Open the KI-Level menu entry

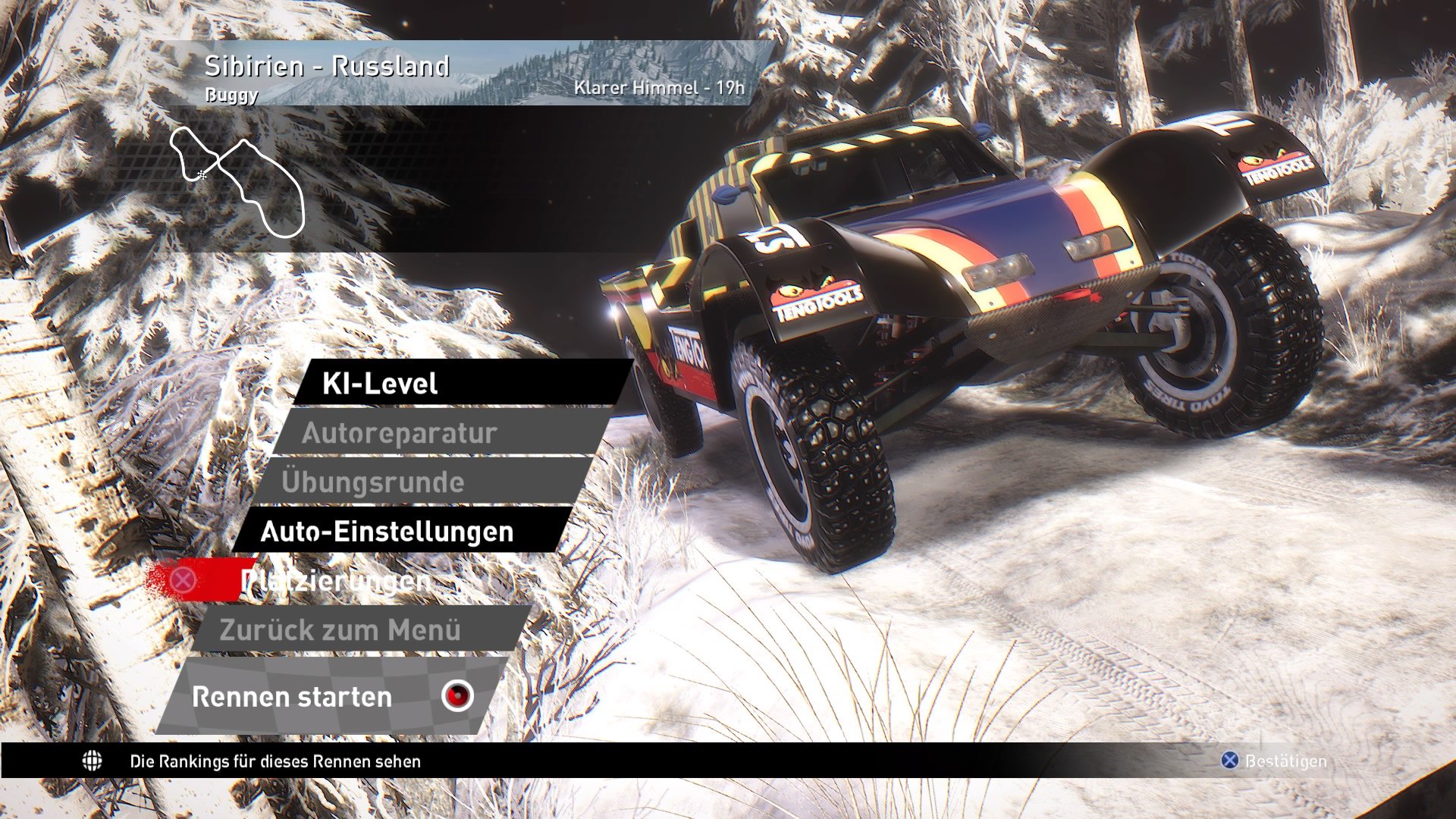point(379,384)
